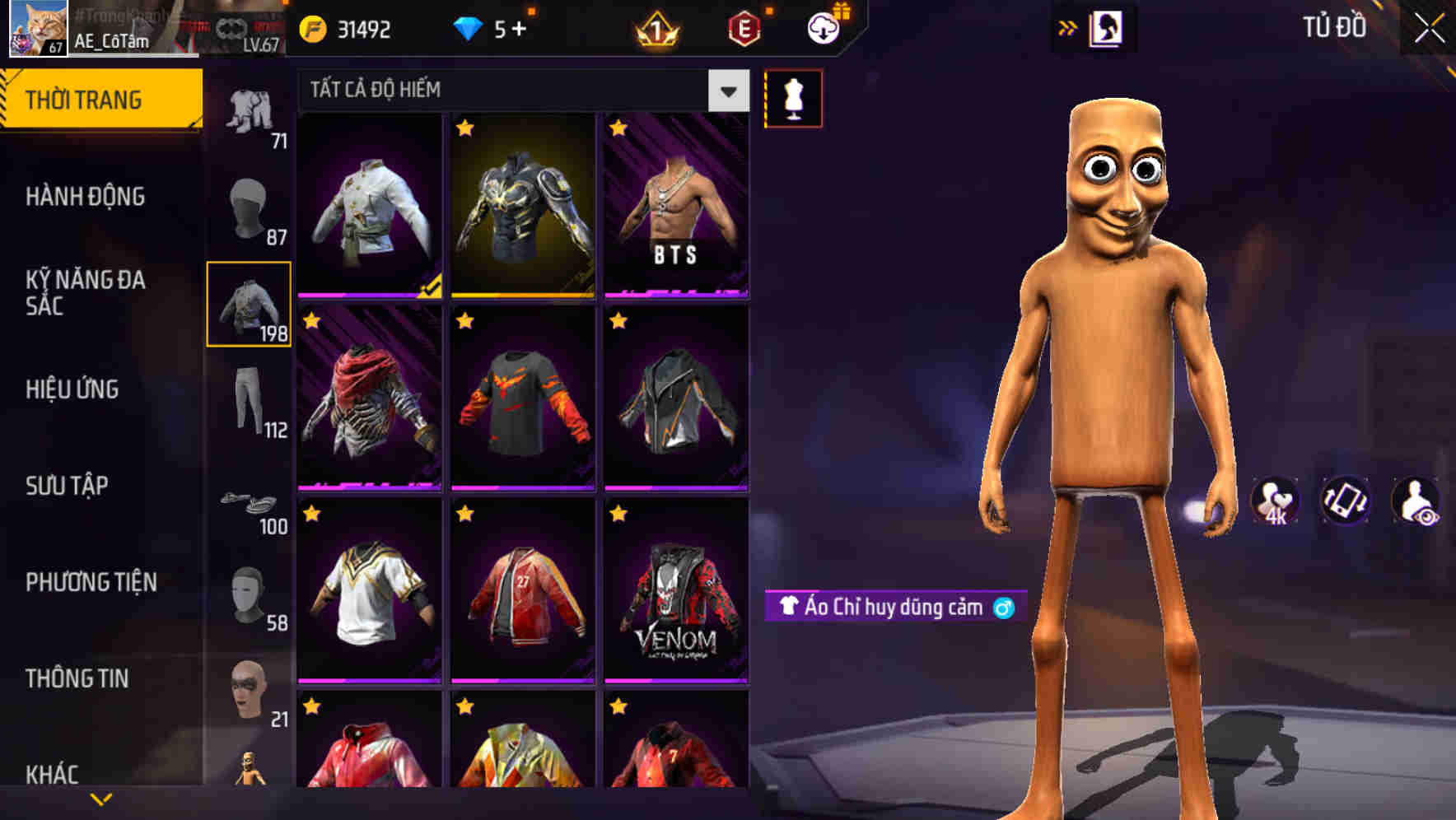Toggle the star on the Venom jacket
The image size is (1456, 820).
pos(618,513)
